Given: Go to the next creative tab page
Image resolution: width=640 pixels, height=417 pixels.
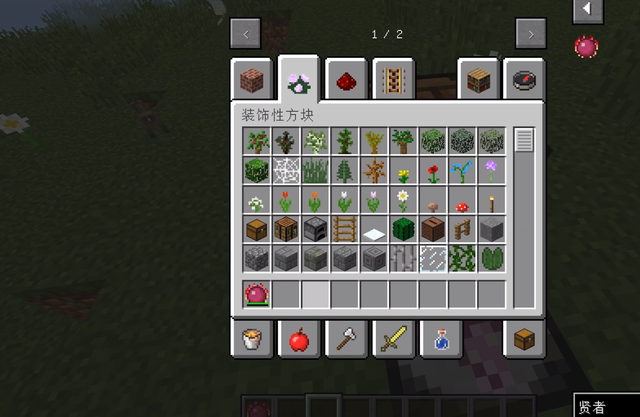Looking at the screenshot, I should pyautogui.click(x=530, y=34).
